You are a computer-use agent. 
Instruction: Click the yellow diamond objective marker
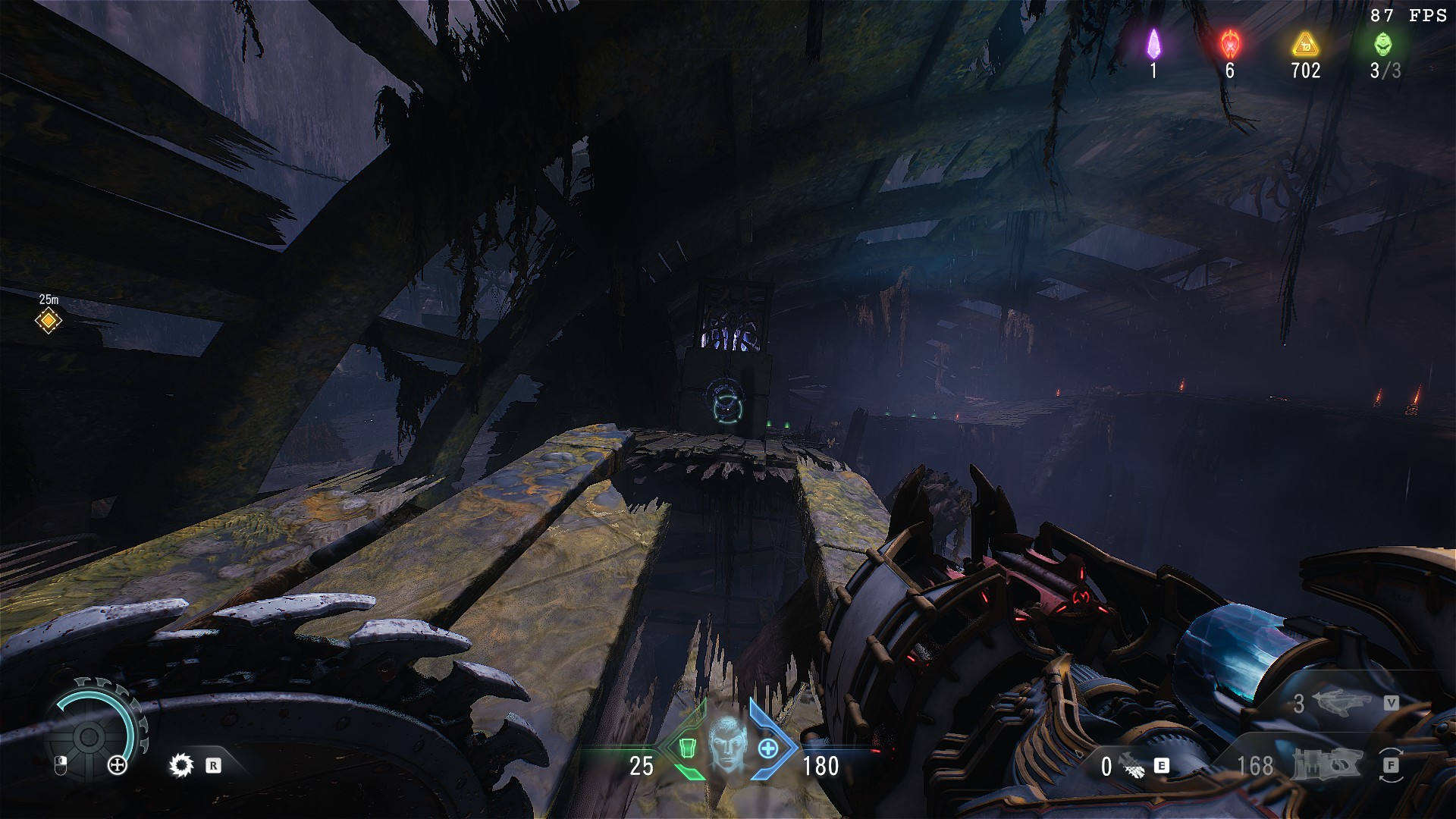click(49, 320)
